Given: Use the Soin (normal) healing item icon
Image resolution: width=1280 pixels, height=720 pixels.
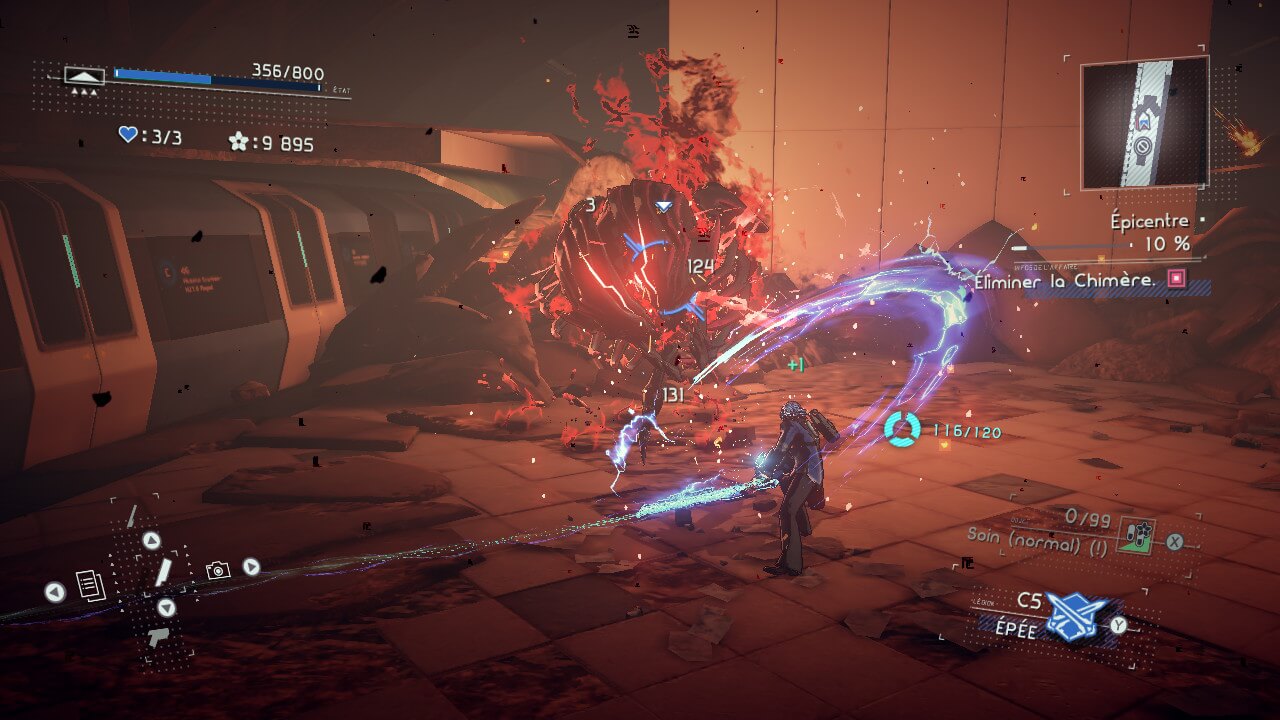Looking at the screenshot, I should coord(1134,533).
